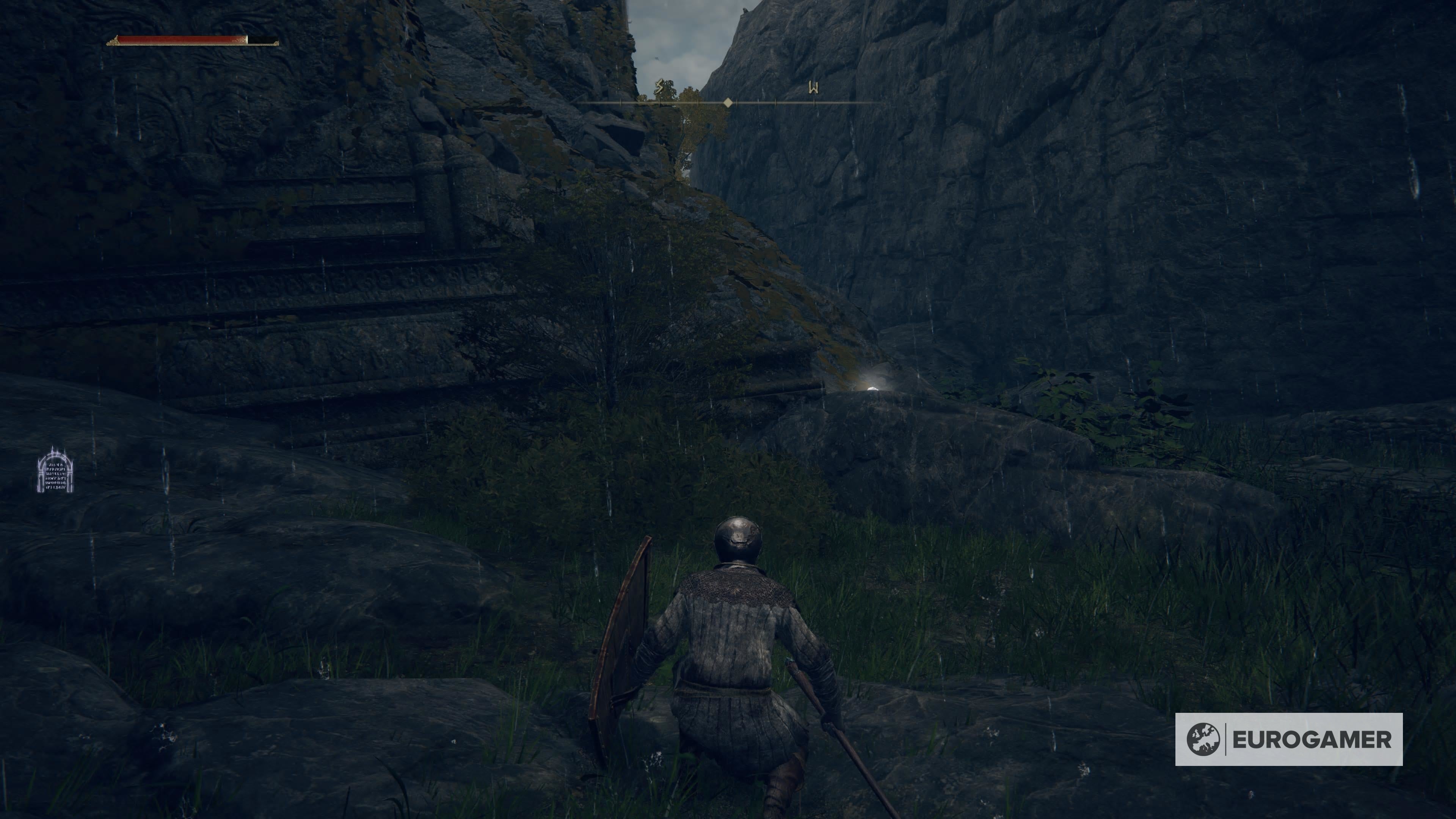Click the South rune on the compass

(x=659, y=86)
